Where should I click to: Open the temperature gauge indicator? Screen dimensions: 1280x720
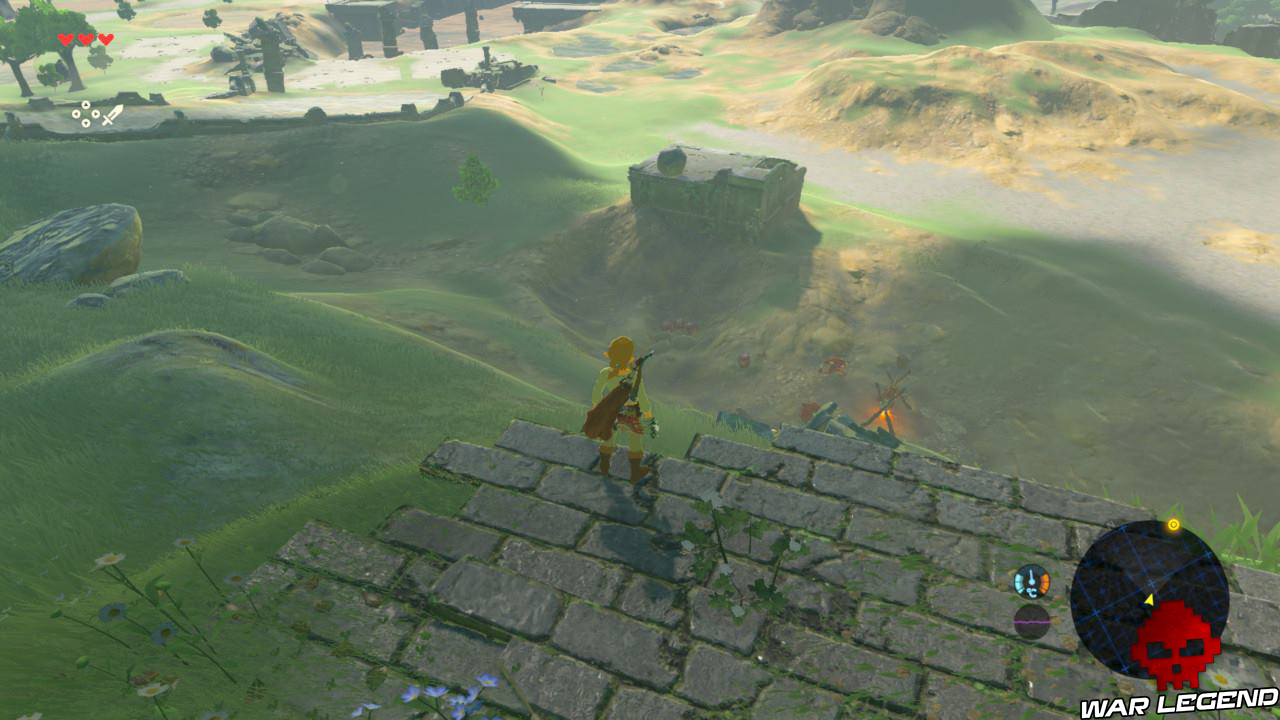[1031, 581]
